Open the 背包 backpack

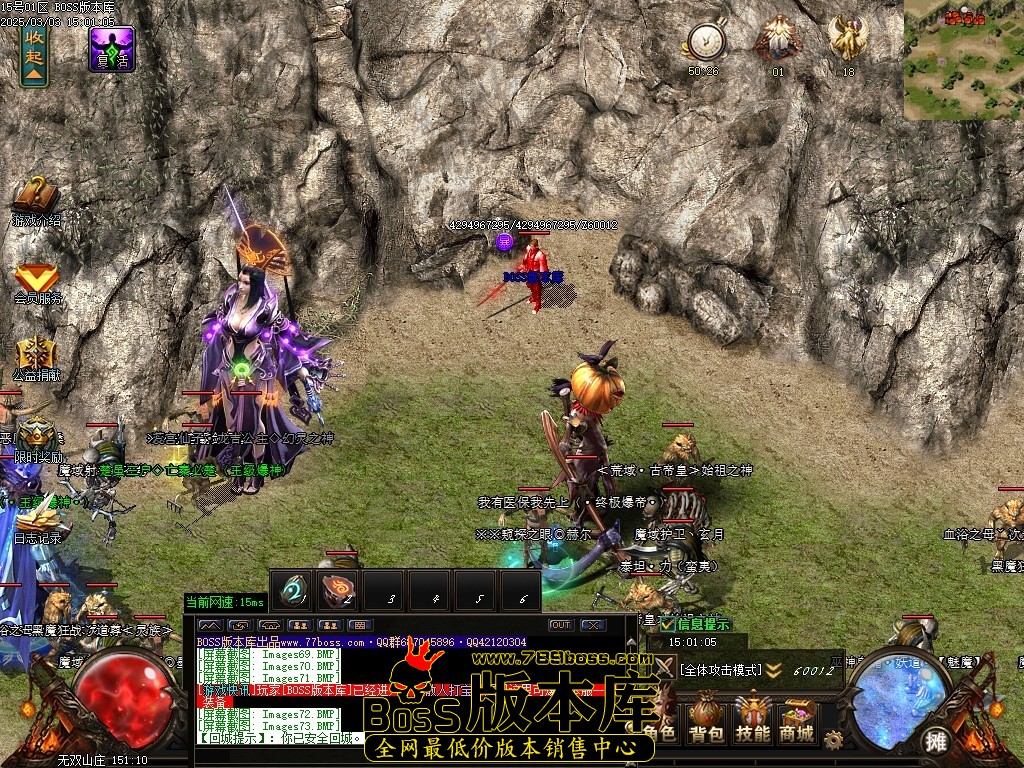706,719
